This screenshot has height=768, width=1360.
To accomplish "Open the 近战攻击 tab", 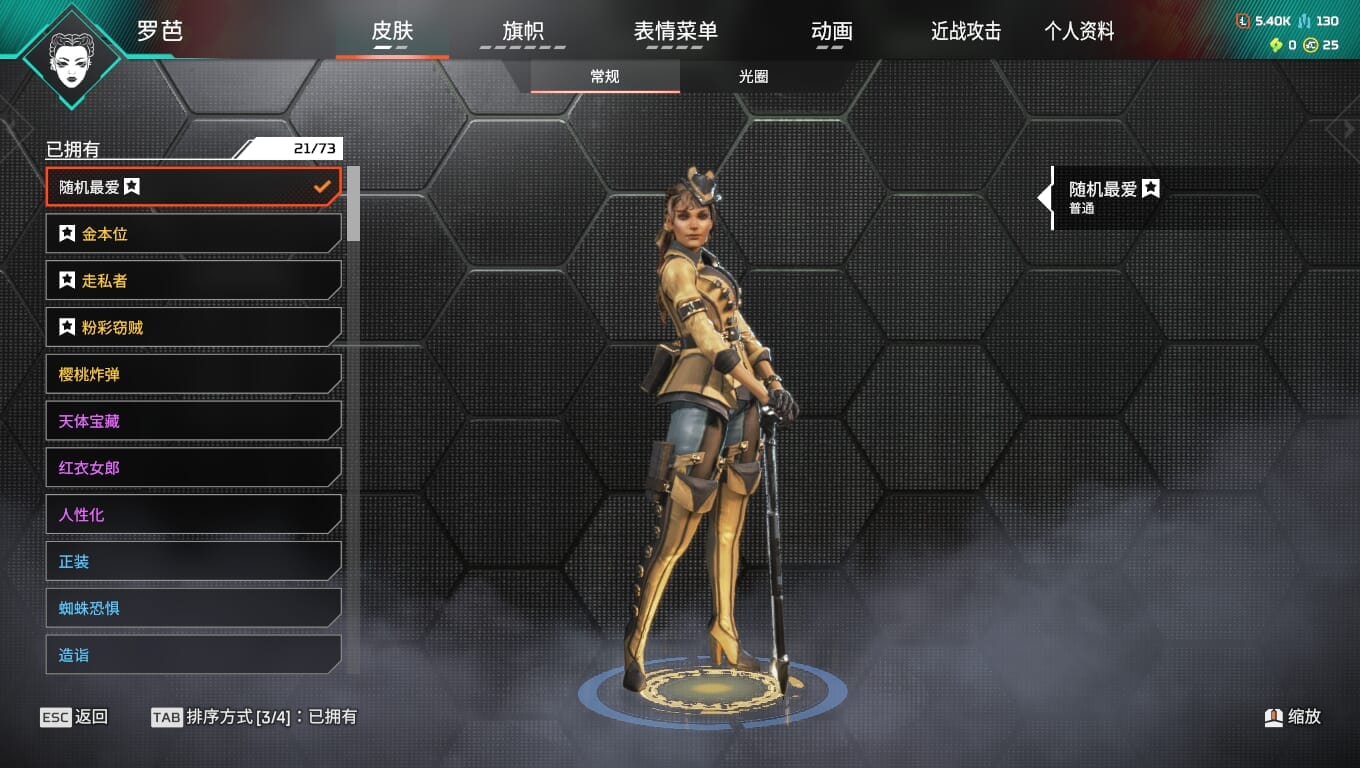I will pyautogui.click(x=966, y=32).
